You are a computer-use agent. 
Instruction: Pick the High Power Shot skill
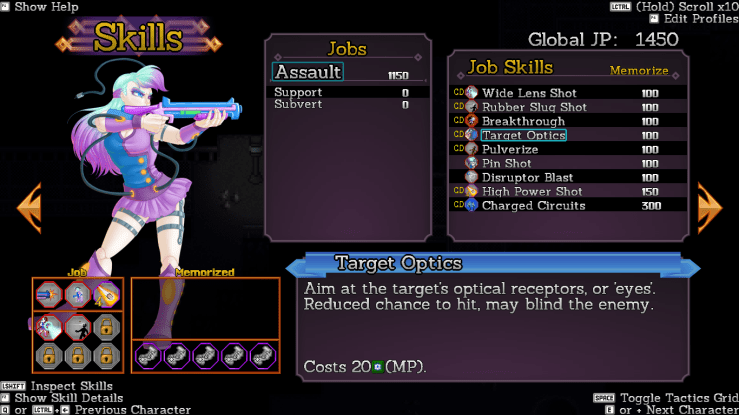[x=530, y=191]
